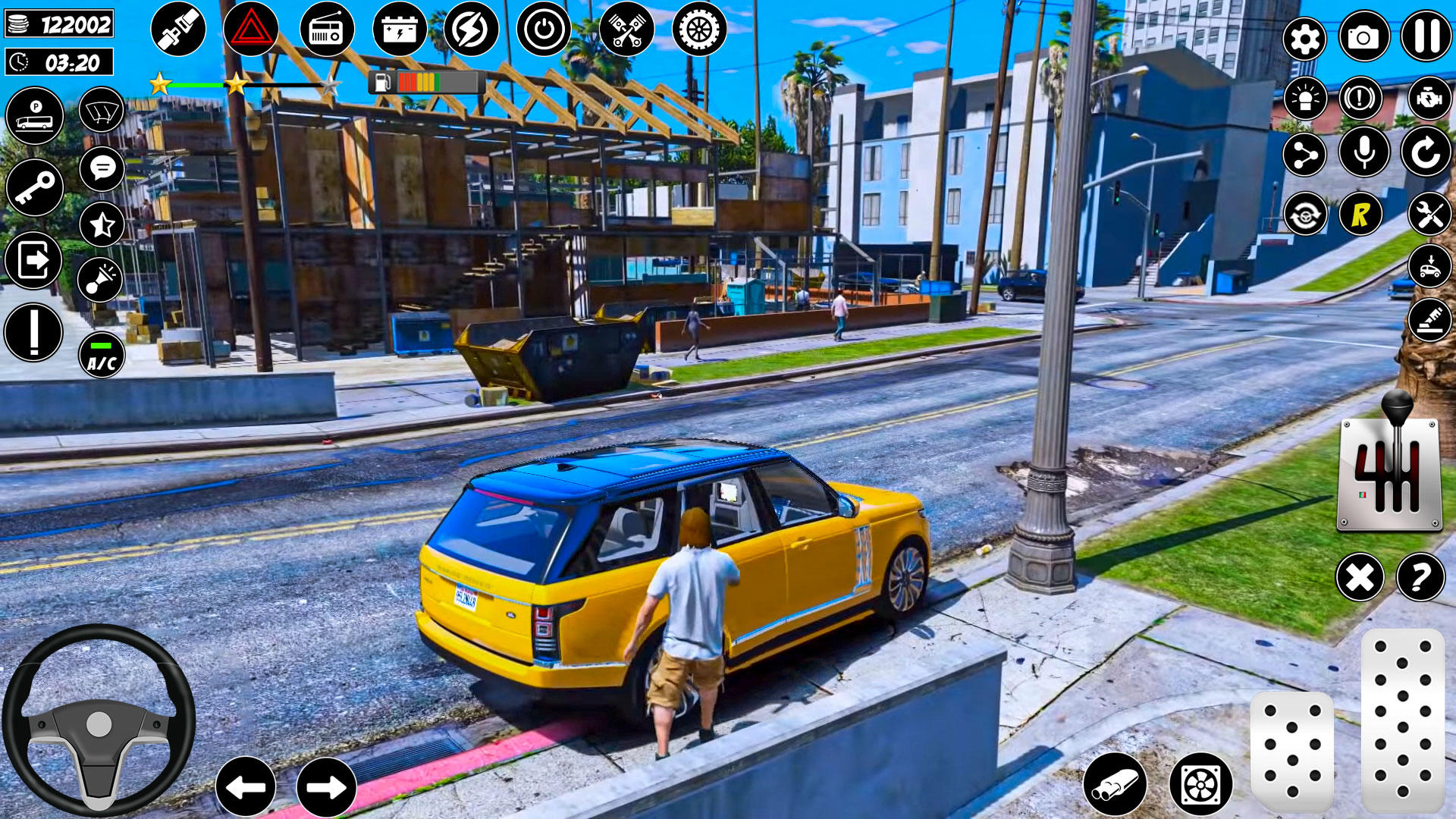Fasten the seatbelt icon

178,29
